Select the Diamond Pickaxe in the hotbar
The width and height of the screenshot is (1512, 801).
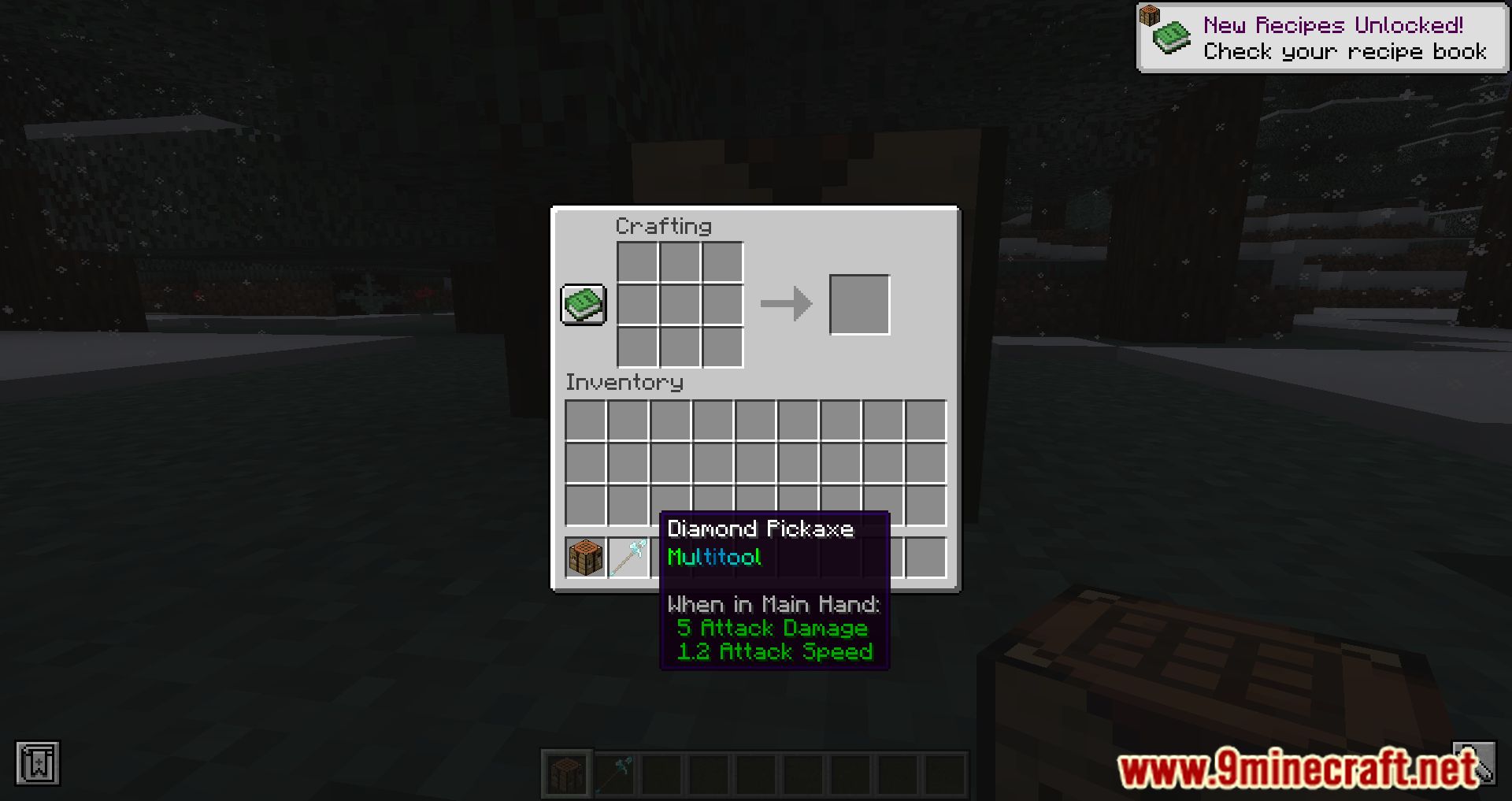[615, 774]
